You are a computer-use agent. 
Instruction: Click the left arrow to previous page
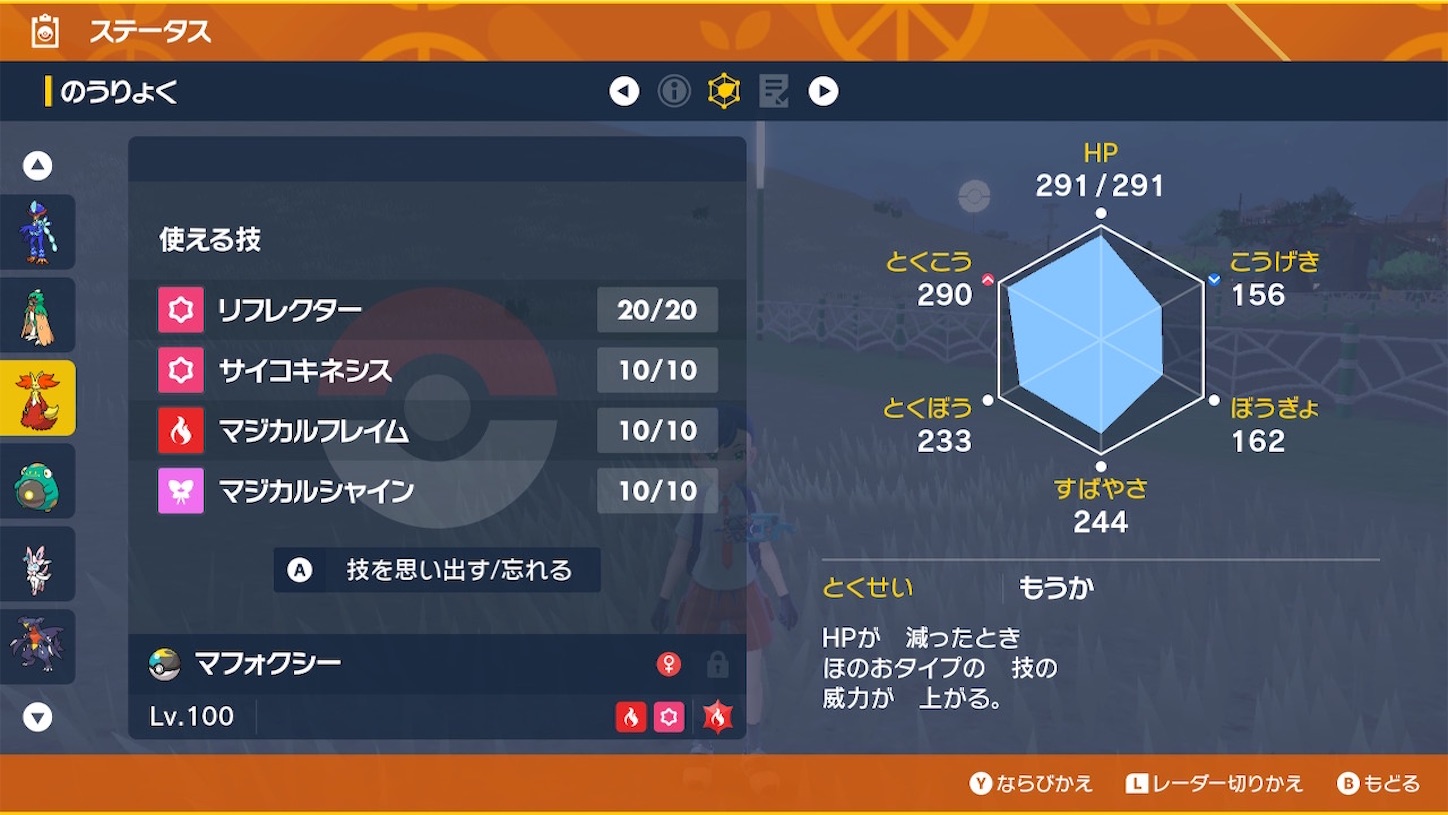click(624, 89)
